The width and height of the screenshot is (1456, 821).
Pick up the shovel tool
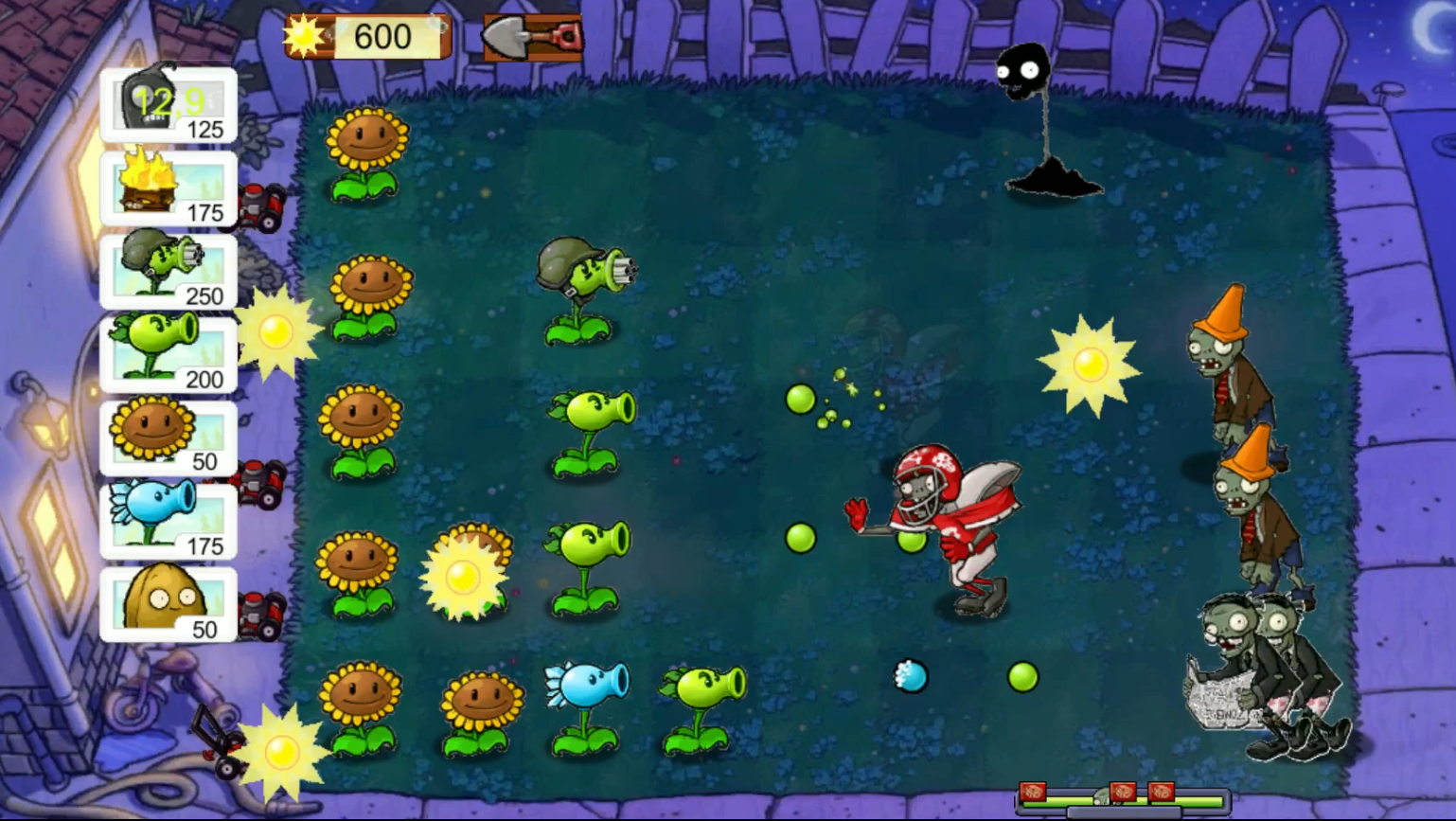click(530, 38)
